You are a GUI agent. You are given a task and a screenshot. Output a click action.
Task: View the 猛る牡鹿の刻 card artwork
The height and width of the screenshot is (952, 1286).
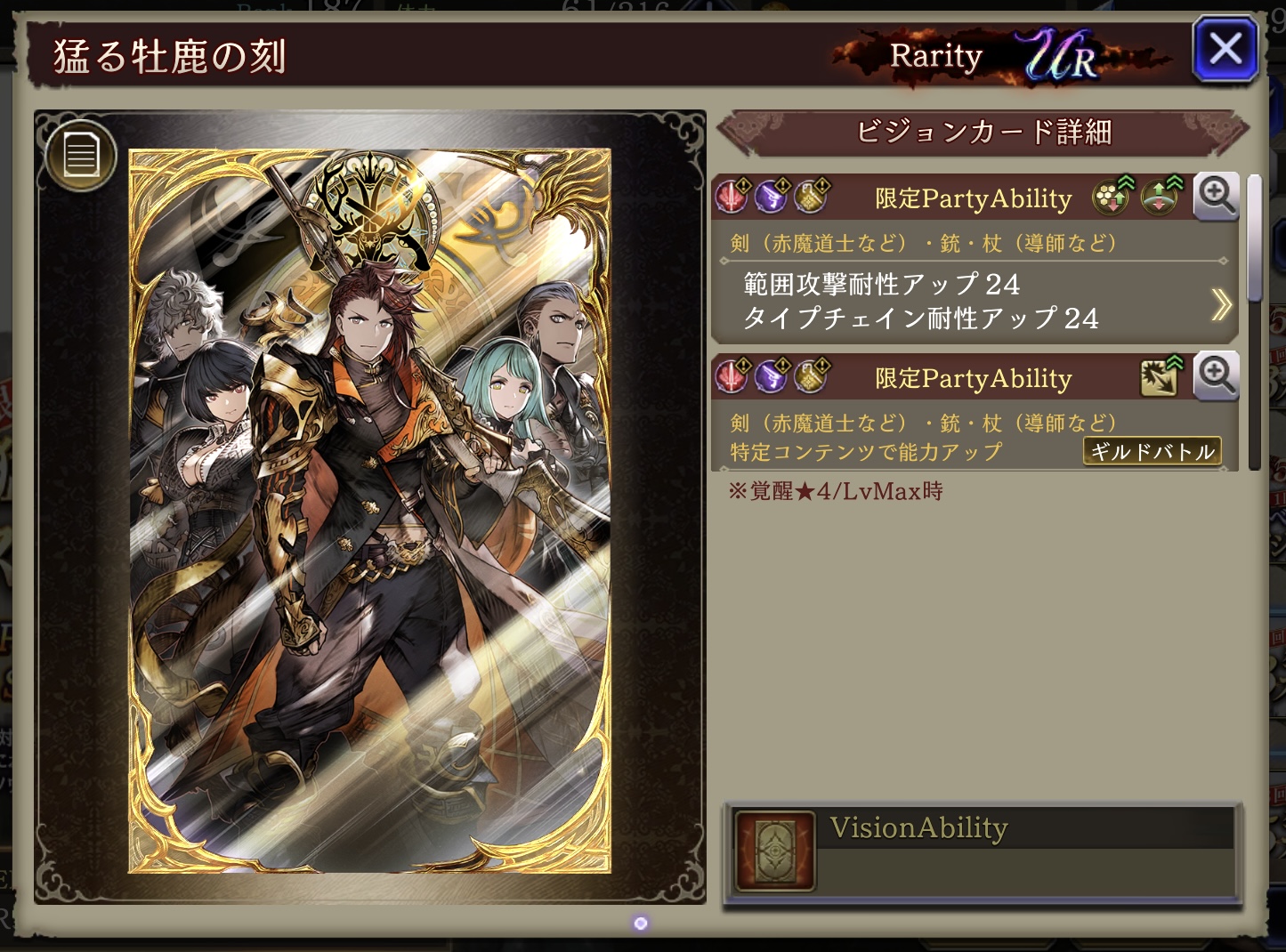pos(369,510)
